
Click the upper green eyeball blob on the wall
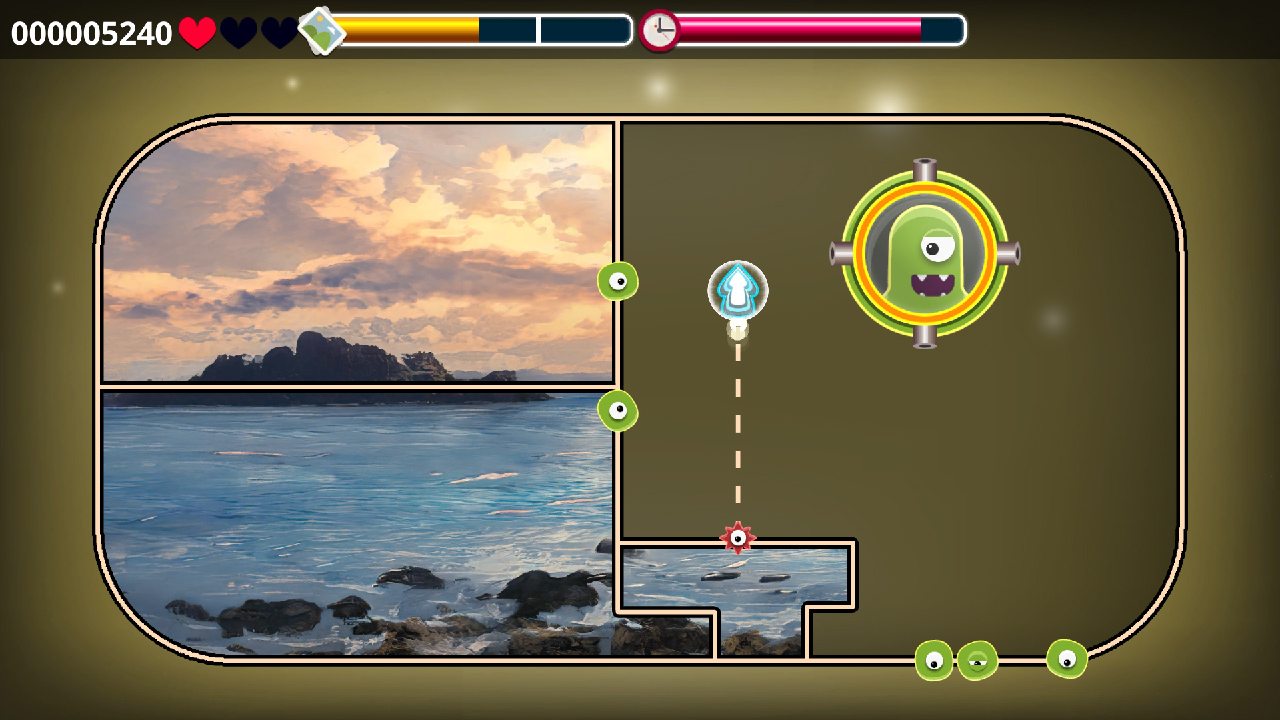pos(620,281)
